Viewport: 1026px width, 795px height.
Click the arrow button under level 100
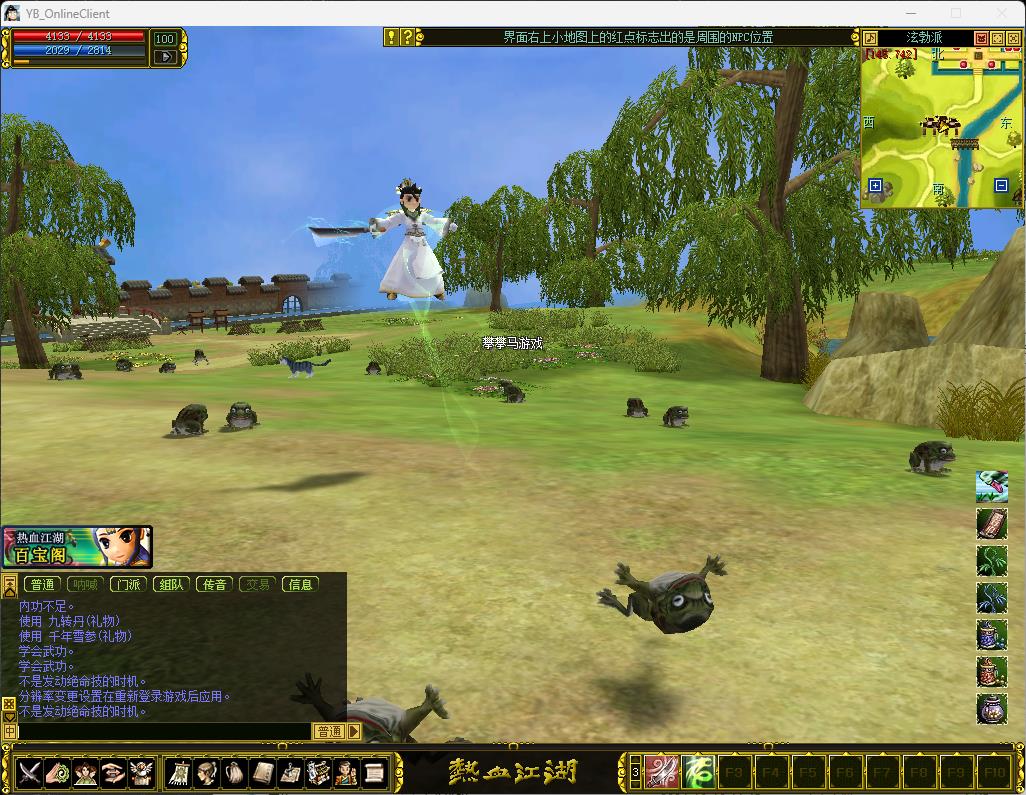point(165,57)
